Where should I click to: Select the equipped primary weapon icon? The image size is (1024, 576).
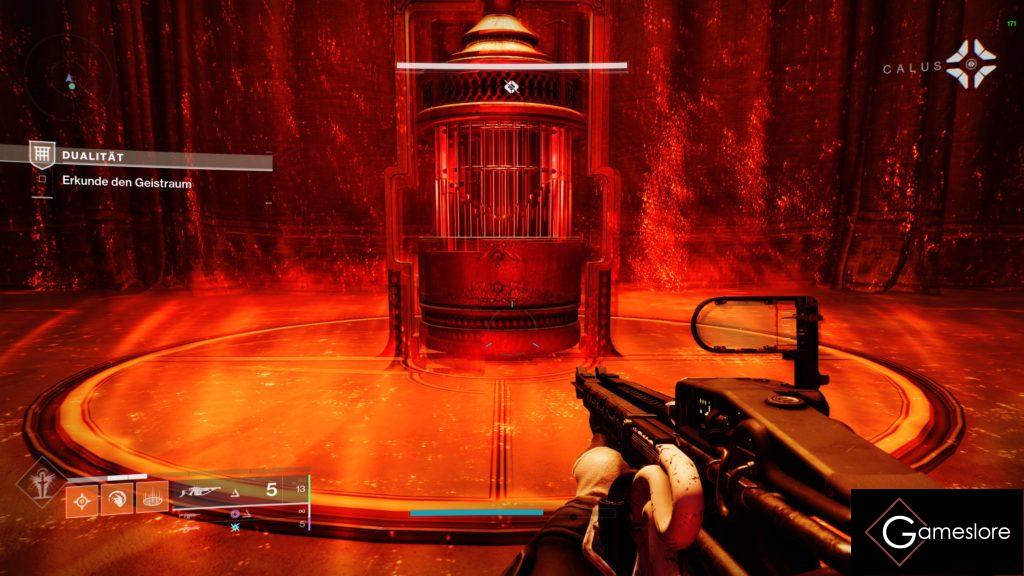click(196, 491)
